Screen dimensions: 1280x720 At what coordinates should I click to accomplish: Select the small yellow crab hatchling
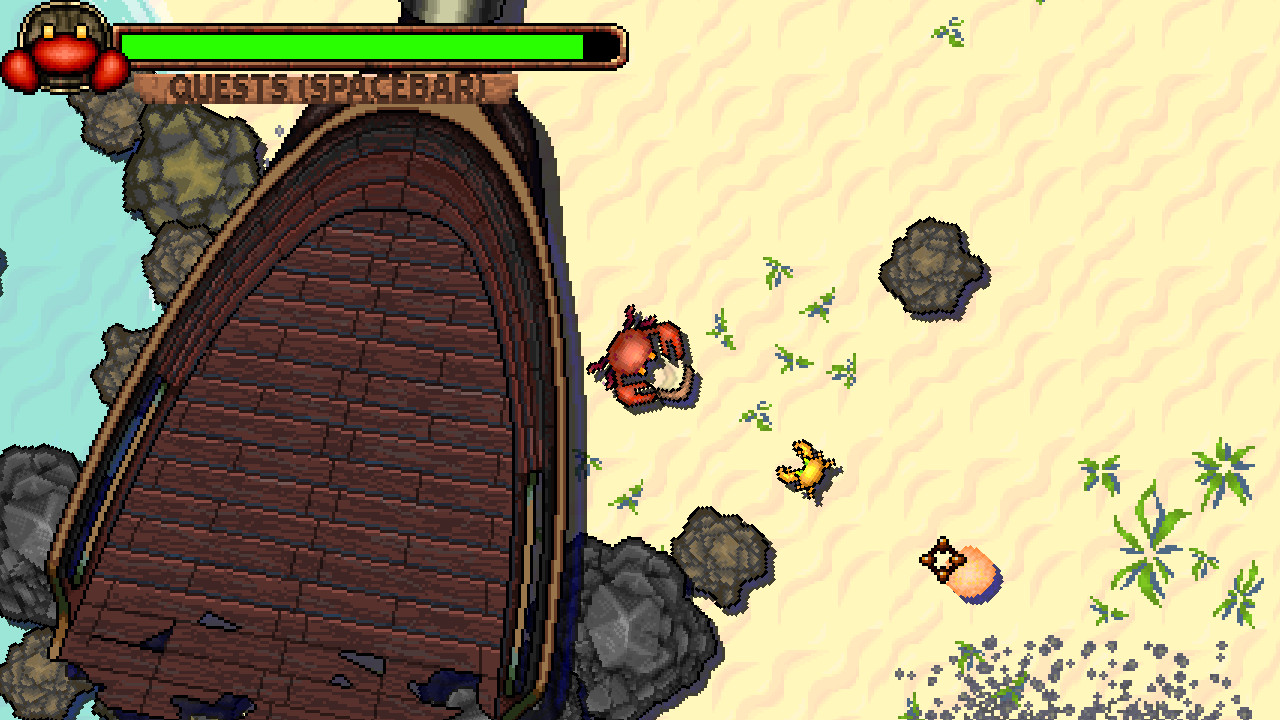point(805,468)
